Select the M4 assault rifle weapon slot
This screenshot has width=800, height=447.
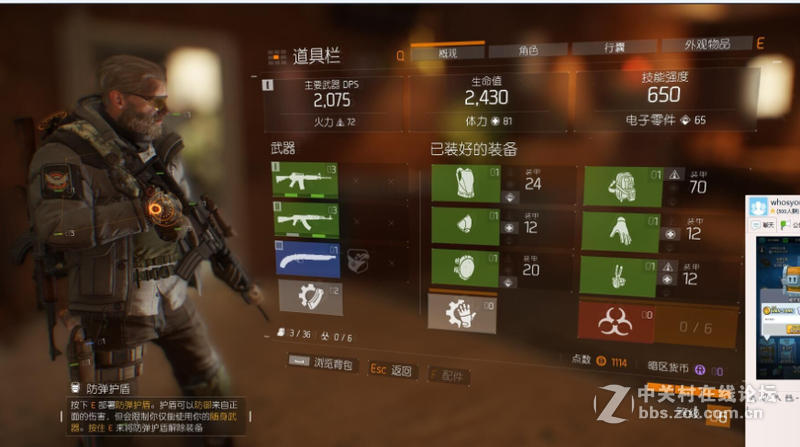tap(305, 181)
